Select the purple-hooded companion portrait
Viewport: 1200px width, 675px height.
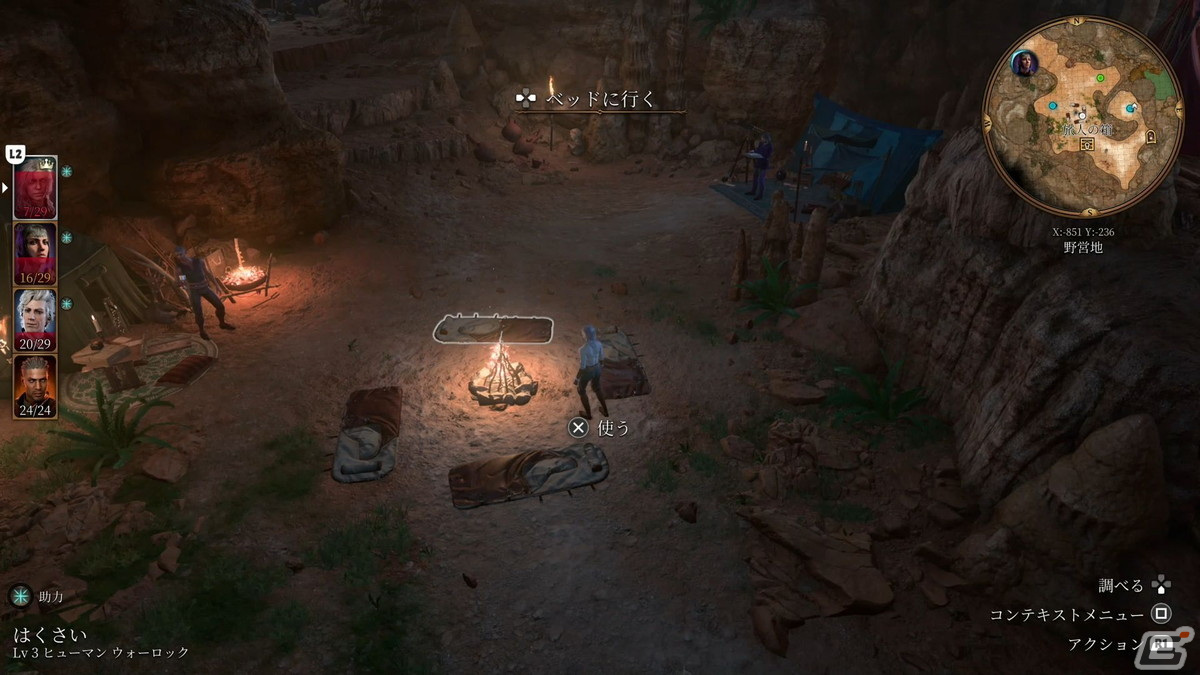click(34, 253)
